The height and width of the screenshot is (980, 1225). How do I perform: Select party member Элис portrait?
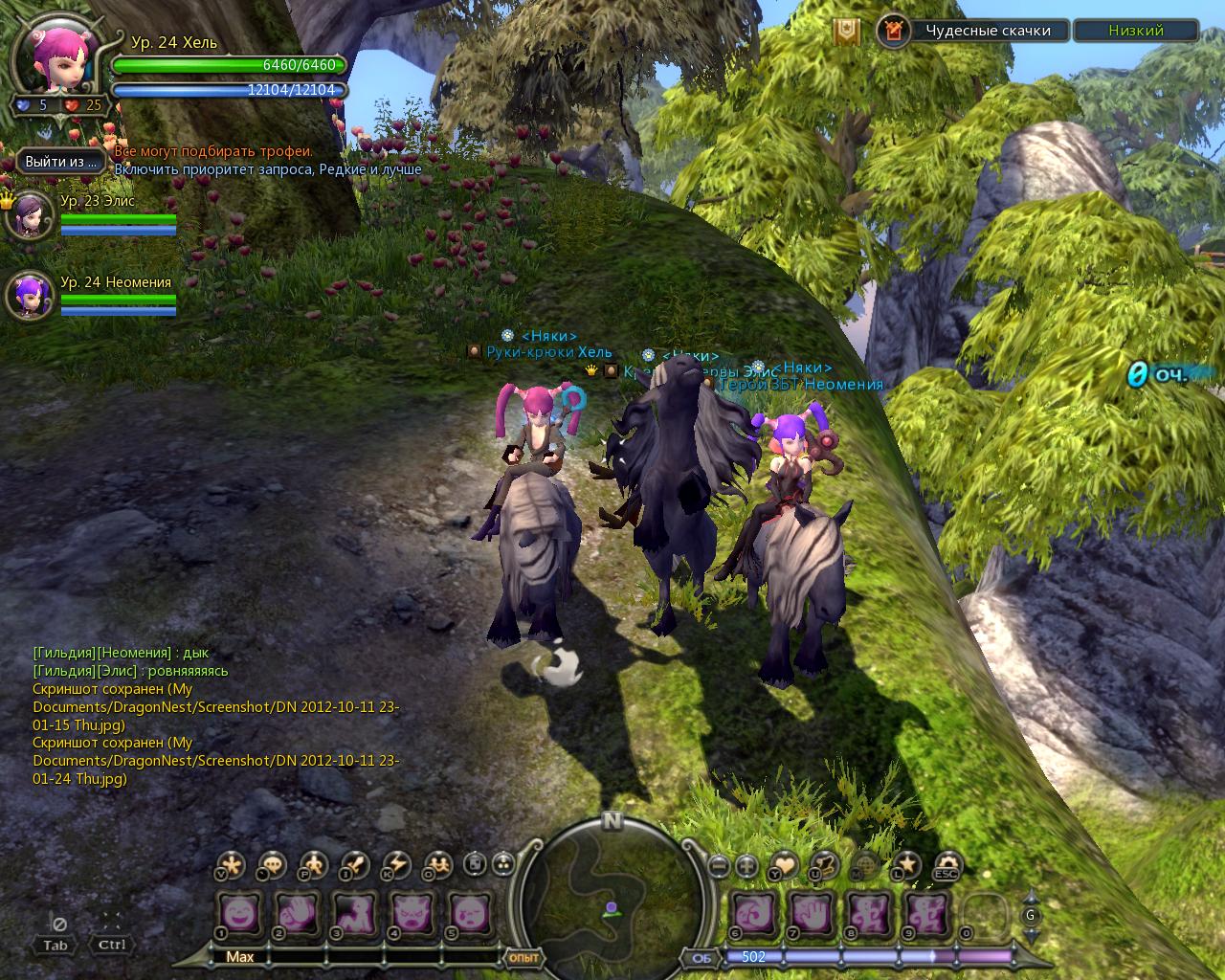point(29,216)
